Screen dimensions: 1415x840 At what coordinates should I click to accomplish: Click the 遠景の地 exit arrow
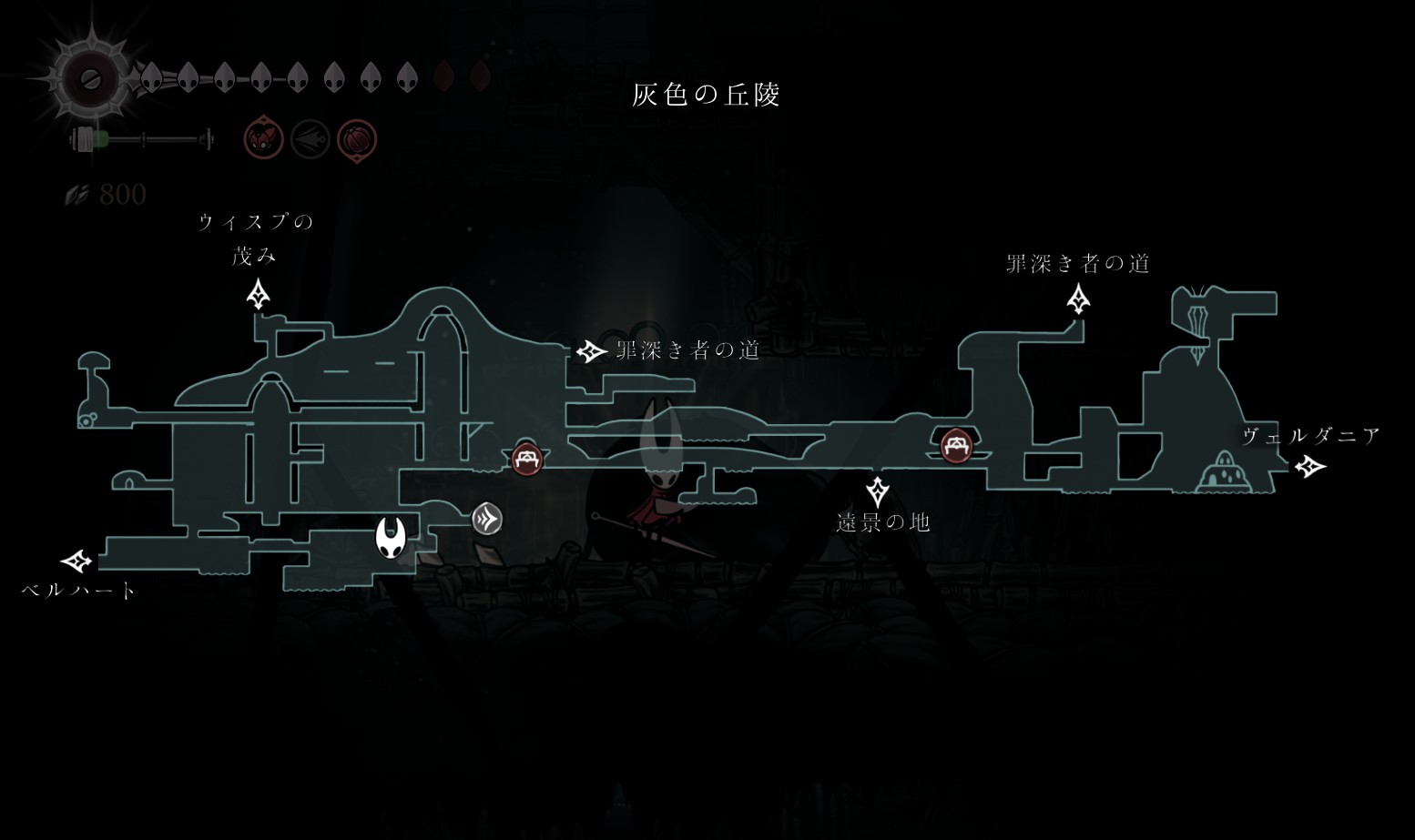[877, 491]
